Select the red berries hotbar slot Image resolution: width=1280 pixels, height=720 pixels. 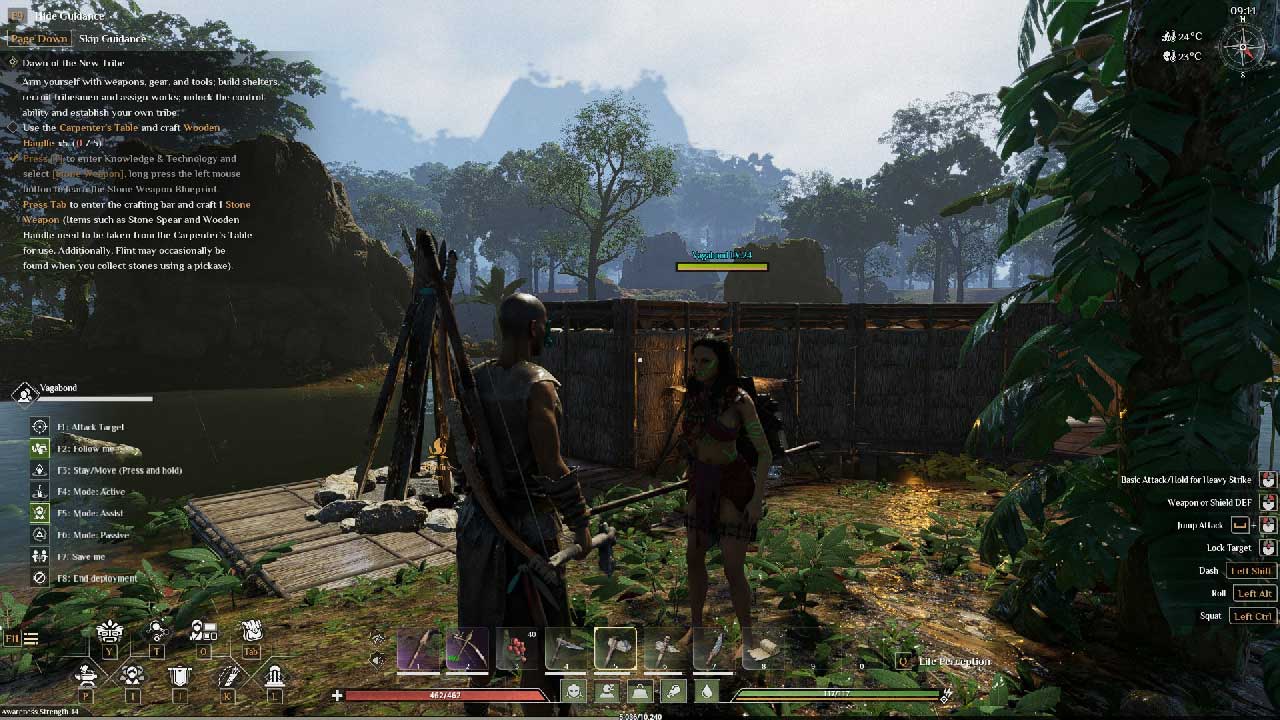click(x=517, y=649)
